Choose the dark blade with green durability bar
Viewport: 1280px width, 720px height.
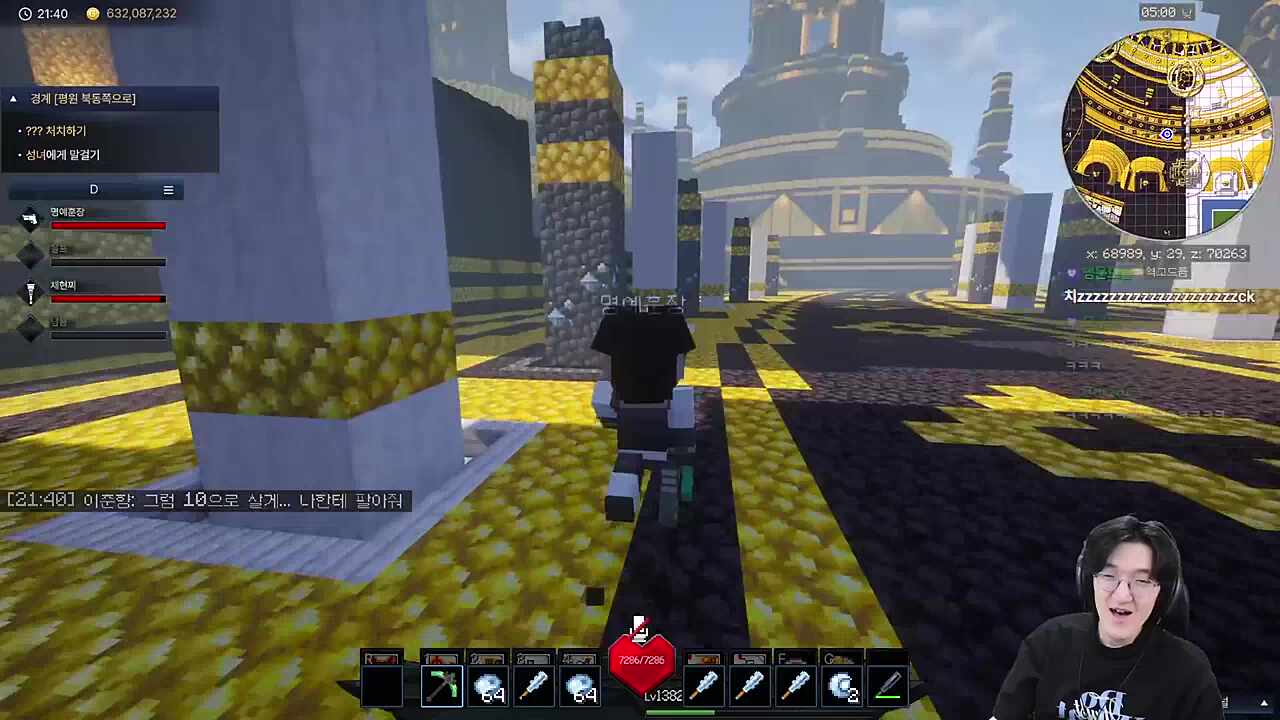click(888, 686)
